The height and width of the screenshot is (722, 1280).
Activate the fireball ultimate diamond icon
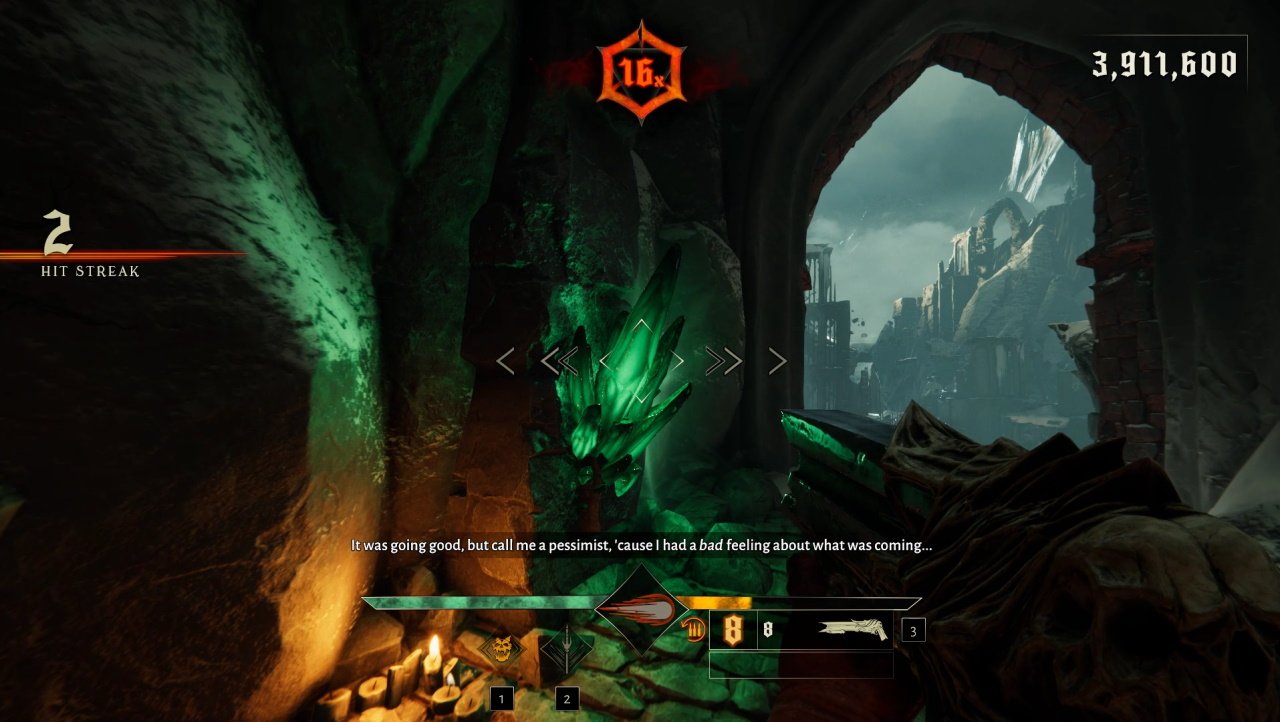click(642, 609)
